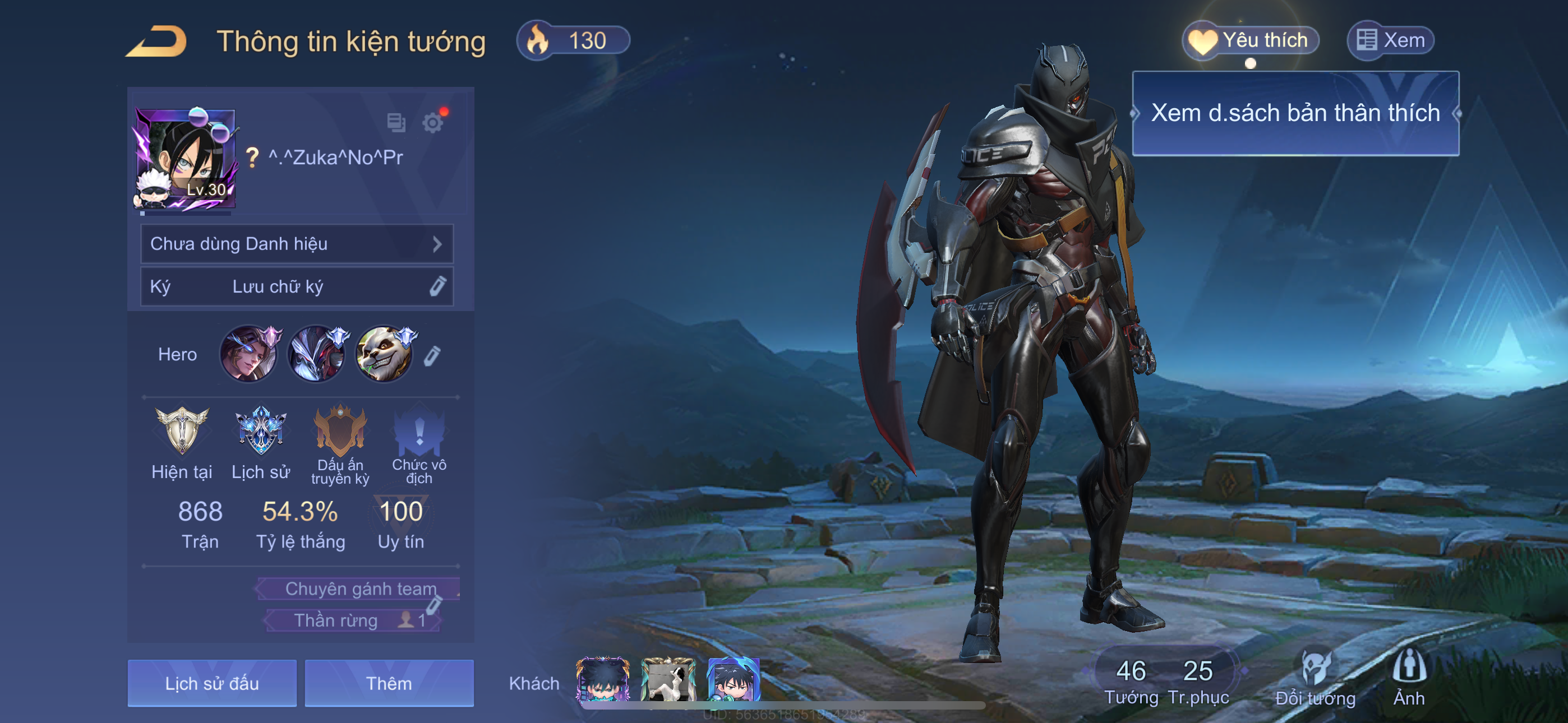Open Lịch sử đấu match history
This screenshot has height=723, width=1568.
point(212,683)
